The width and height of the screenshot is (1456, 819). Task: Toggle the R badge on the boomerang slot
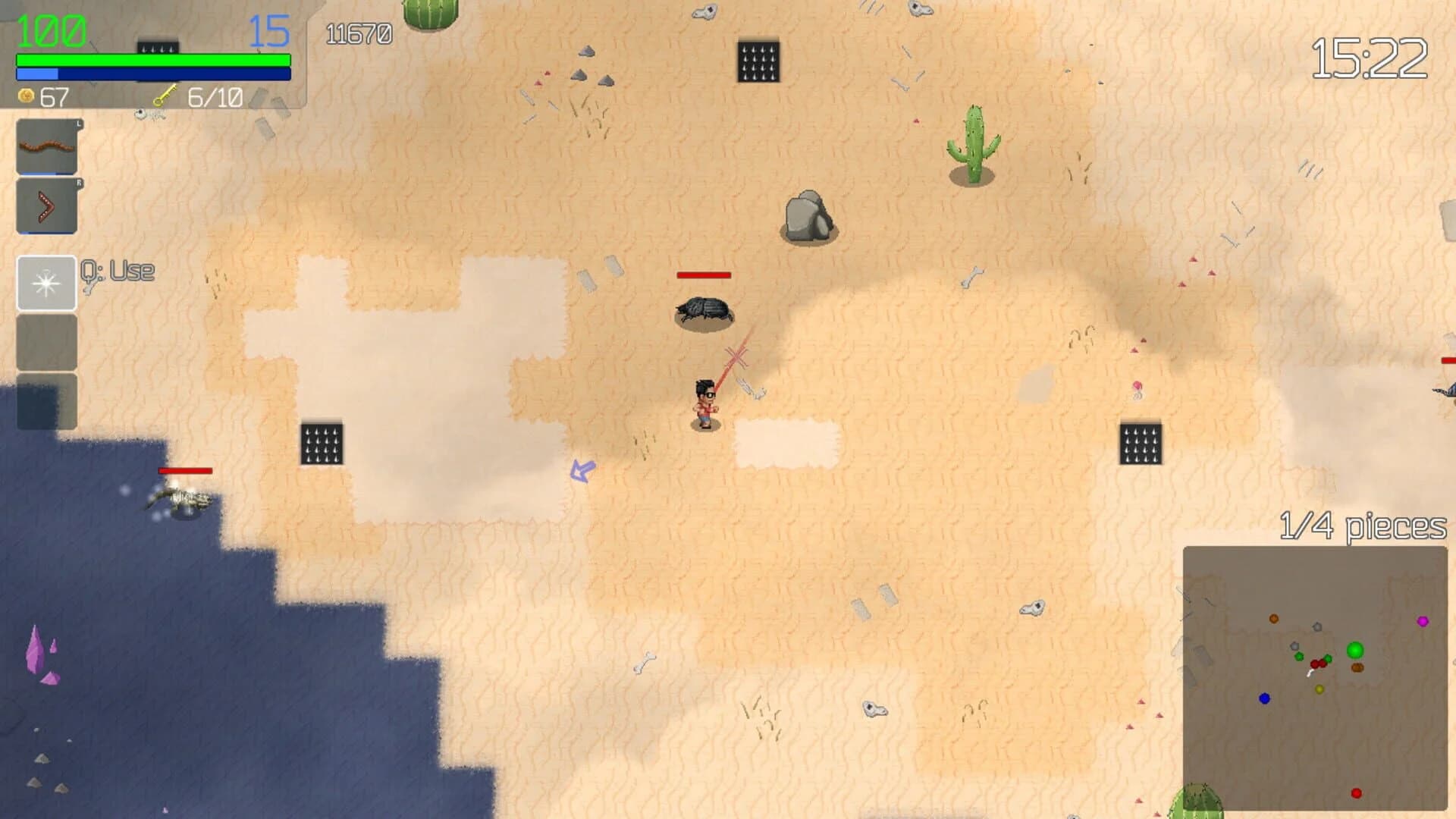point(78,182)
